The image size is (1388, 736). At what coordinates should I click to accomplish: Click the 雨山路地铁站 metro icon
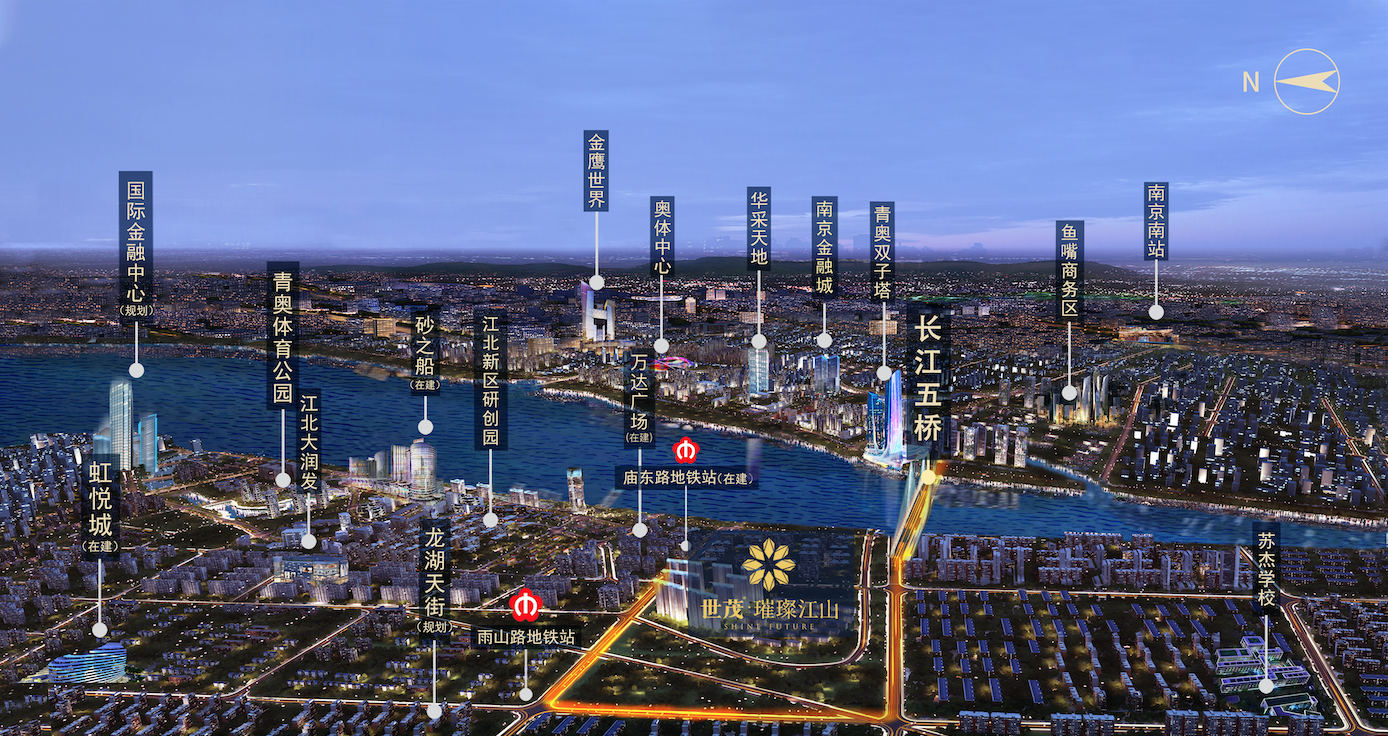525,606
